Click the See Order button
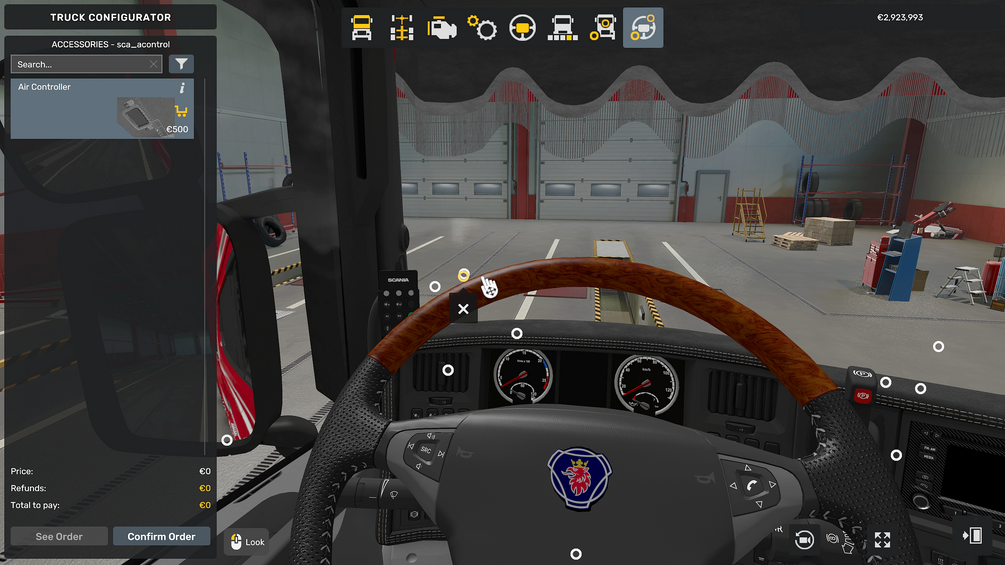 click(x=59, y=537)
